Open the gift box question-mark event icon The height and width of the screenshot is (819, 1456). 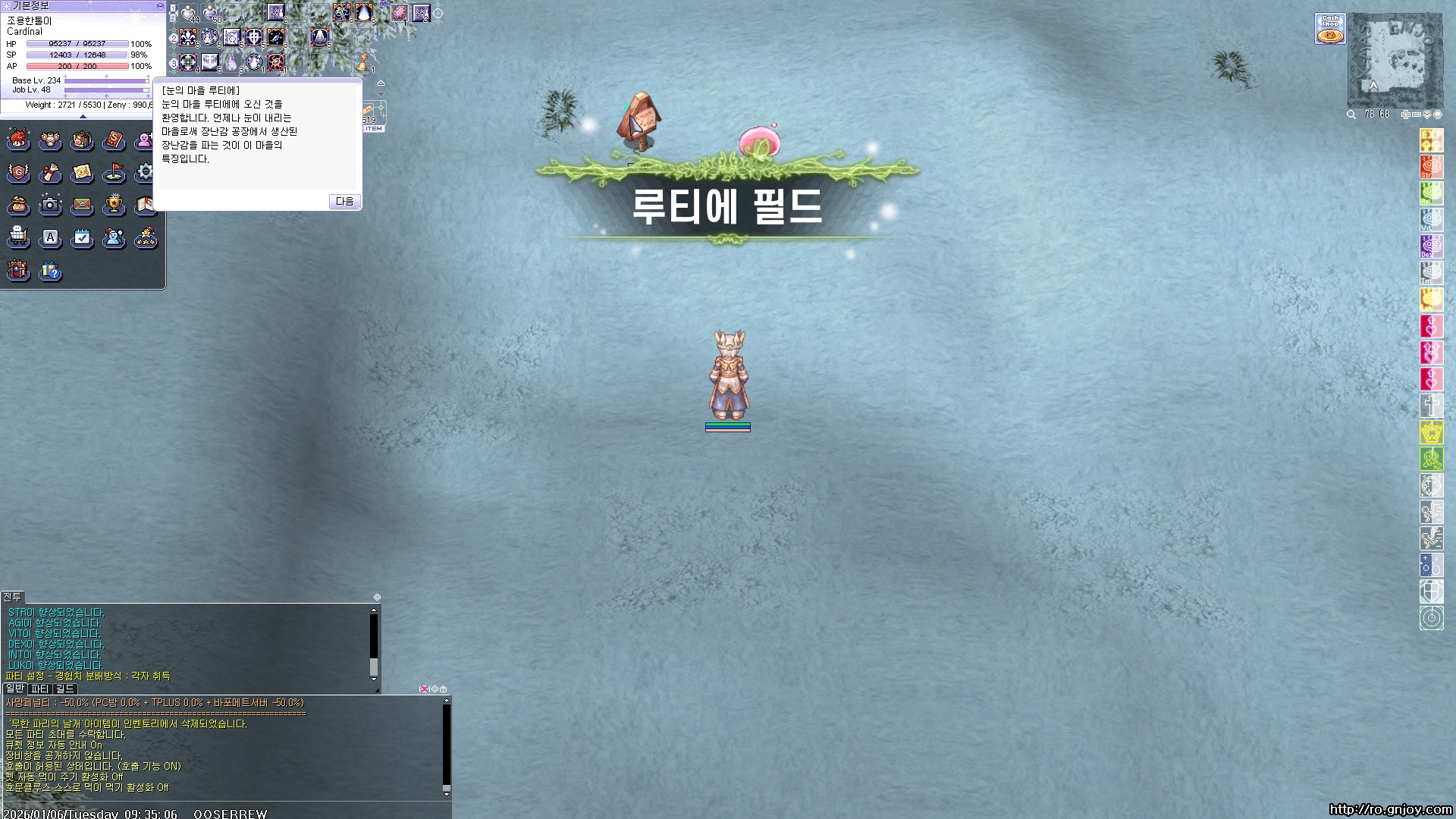pyautogui.click(x=50, y=271)
